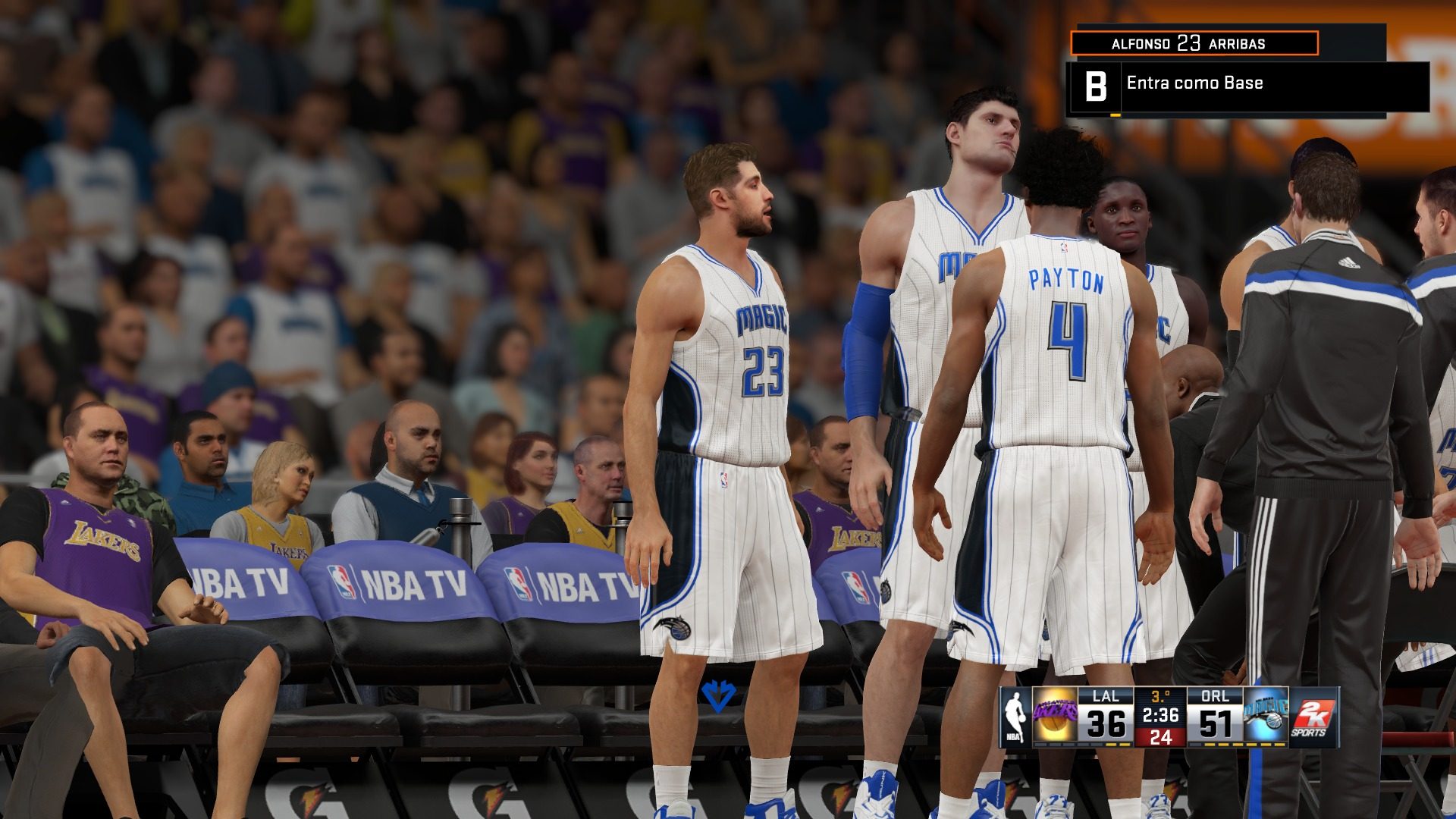
Task: Select the LAL score tab showing 36
Action: click(1104, 722)
